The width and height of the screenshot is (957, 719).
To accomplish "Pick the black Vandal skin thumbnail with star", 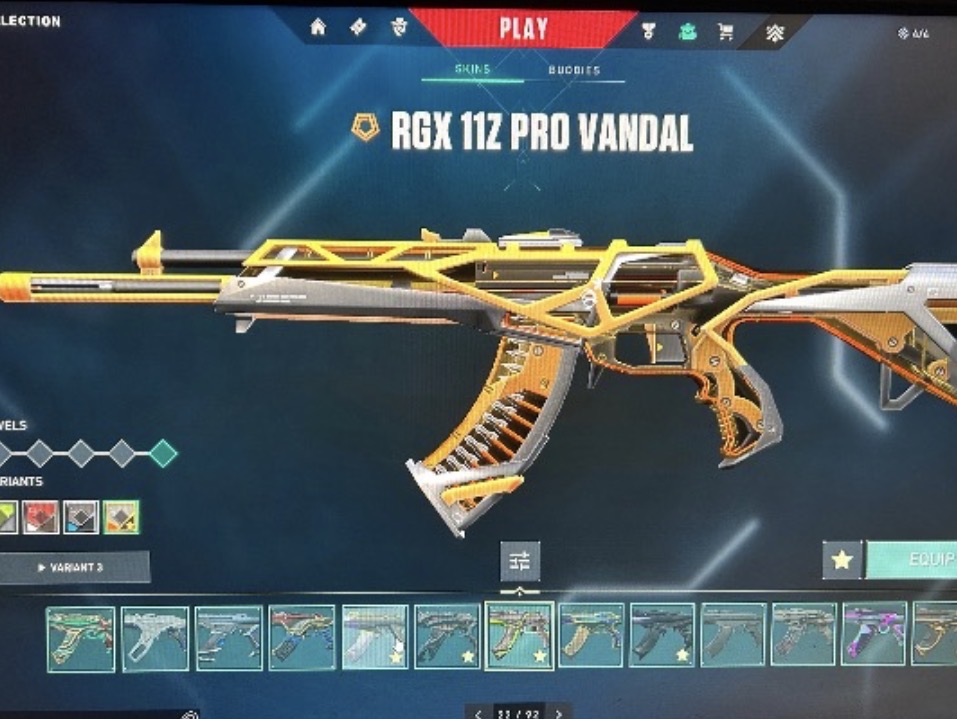I will (x=661, y=635).
